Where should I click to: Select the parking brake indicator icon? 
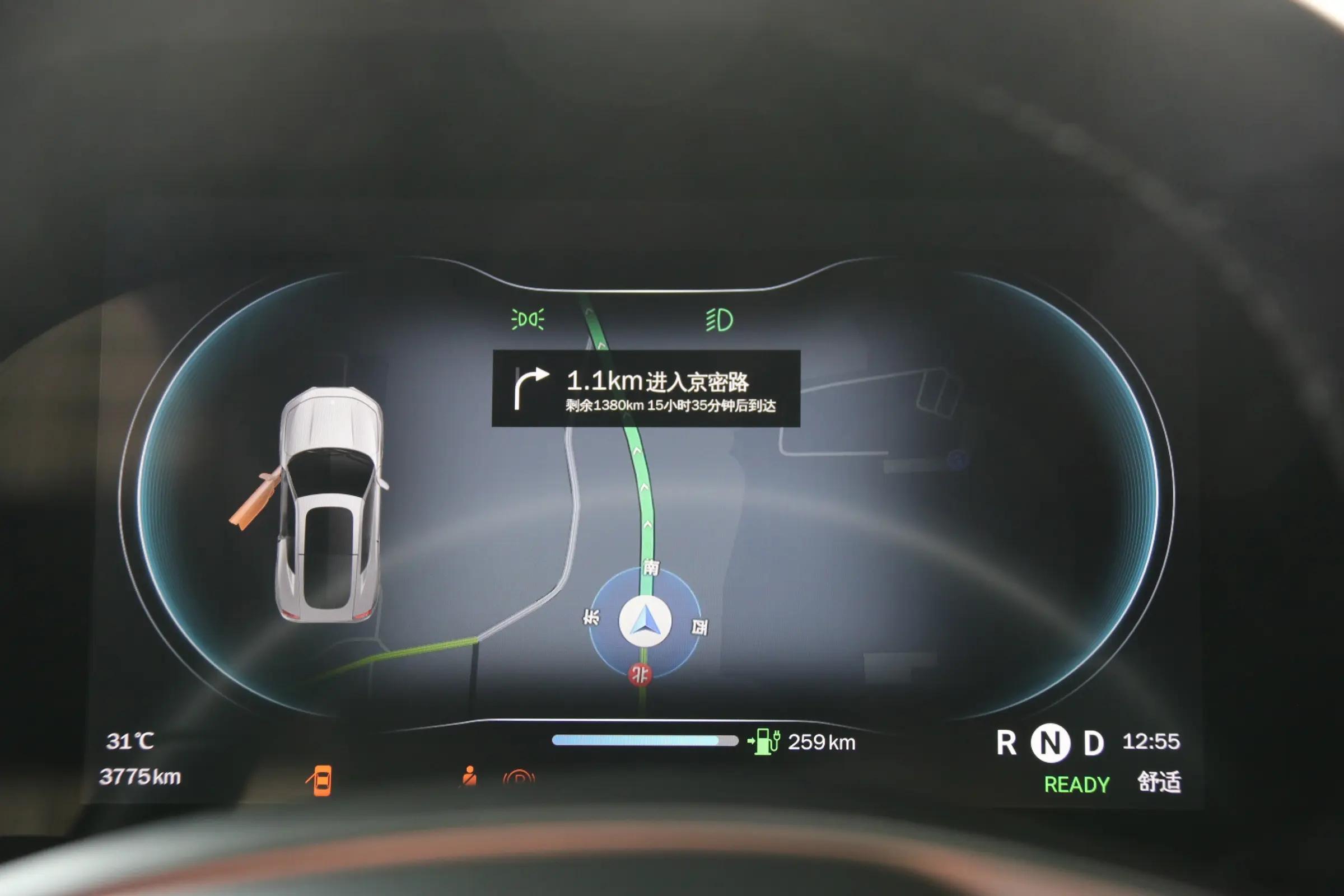(x=519, y=779)
